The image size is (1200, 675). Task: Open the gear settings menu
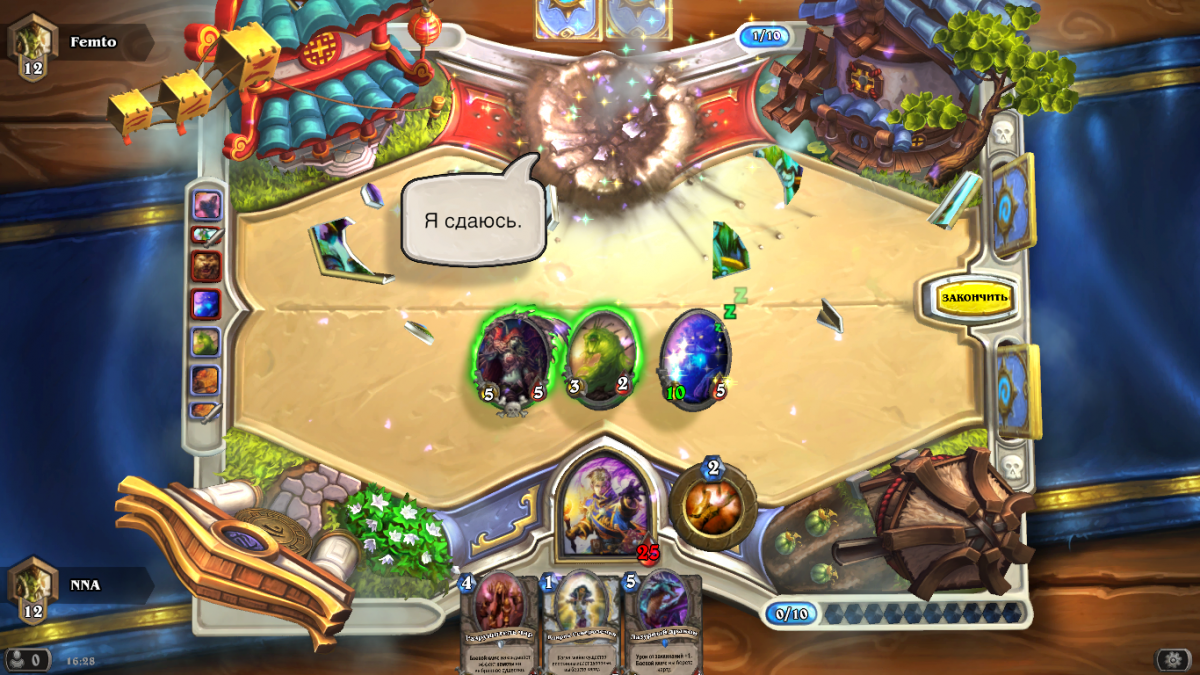point(1172,659)
